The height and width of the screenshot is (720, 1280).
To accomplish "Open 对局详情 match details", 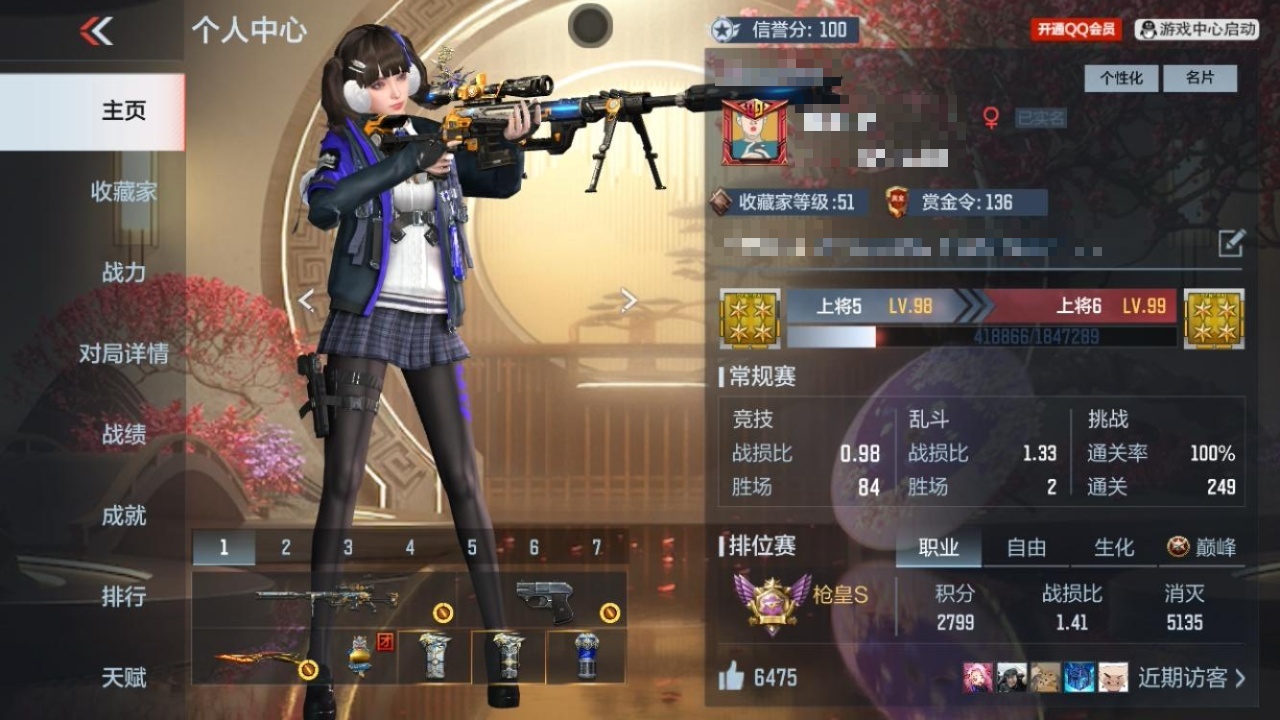I will point(123,353).
